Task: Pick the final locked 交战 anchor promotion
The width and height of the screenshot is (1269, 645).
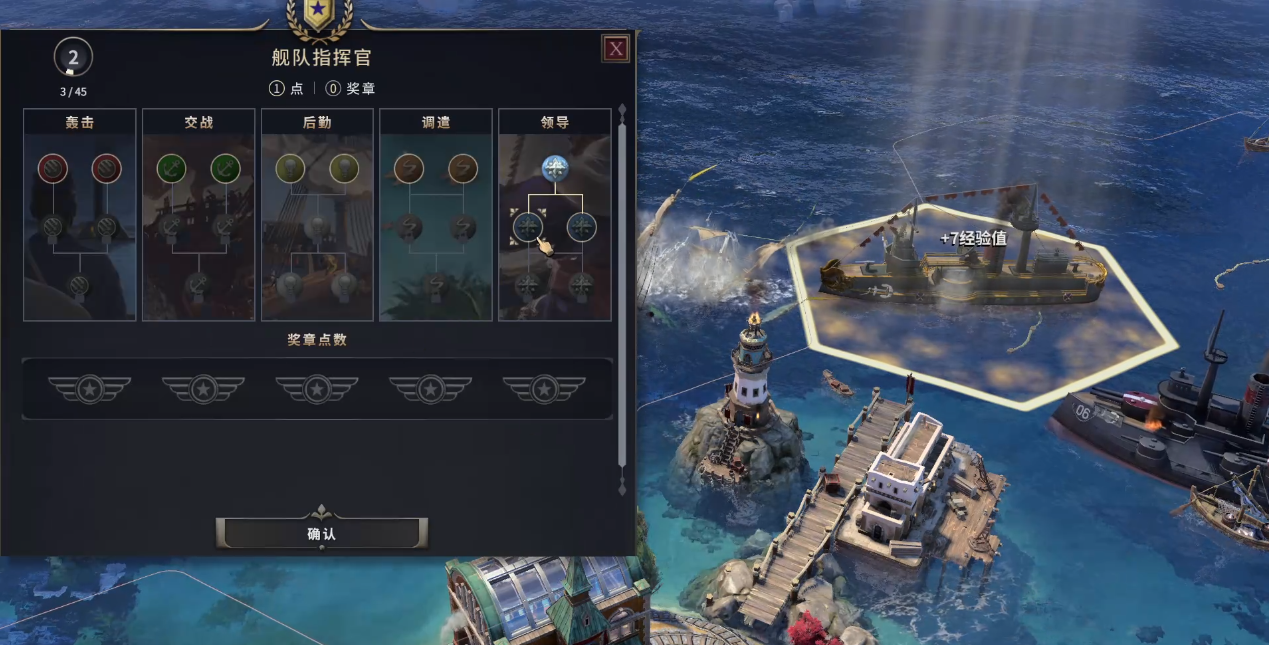Action: (198, 286)
